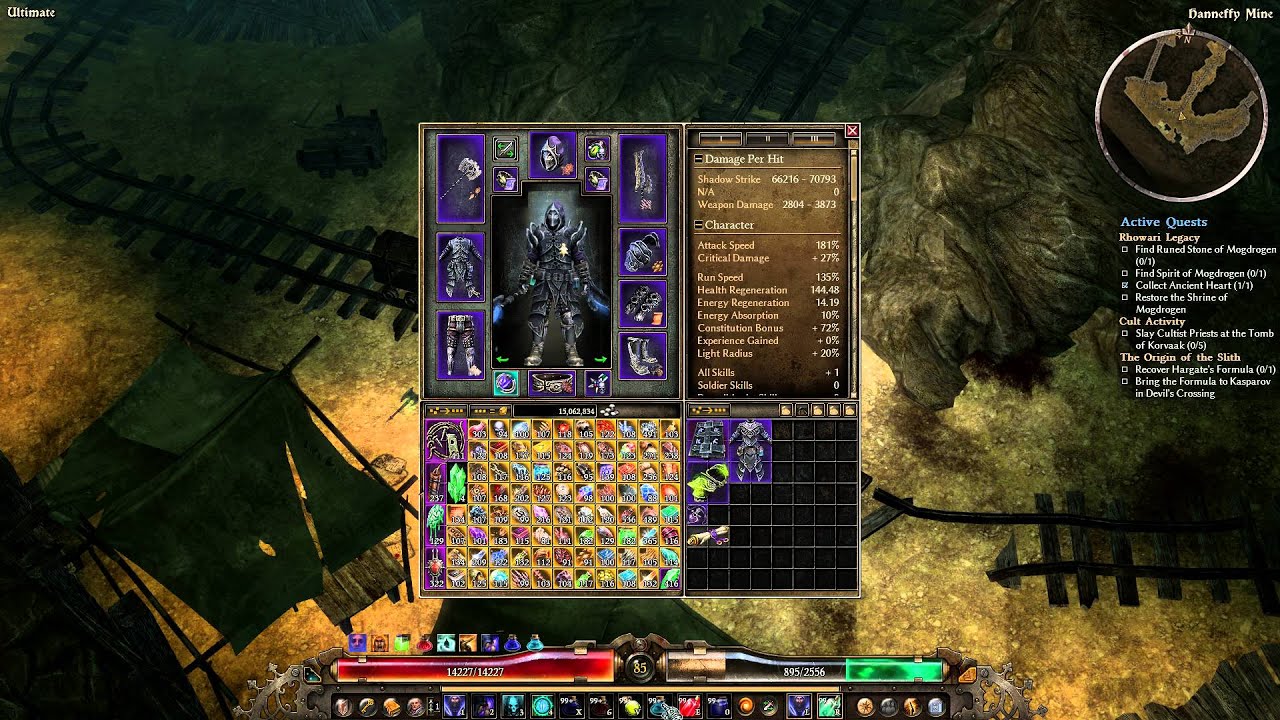Close the character window
The height and width of the screenshot is (720, 1280).
pyautogui.click(x=852, y=131)
